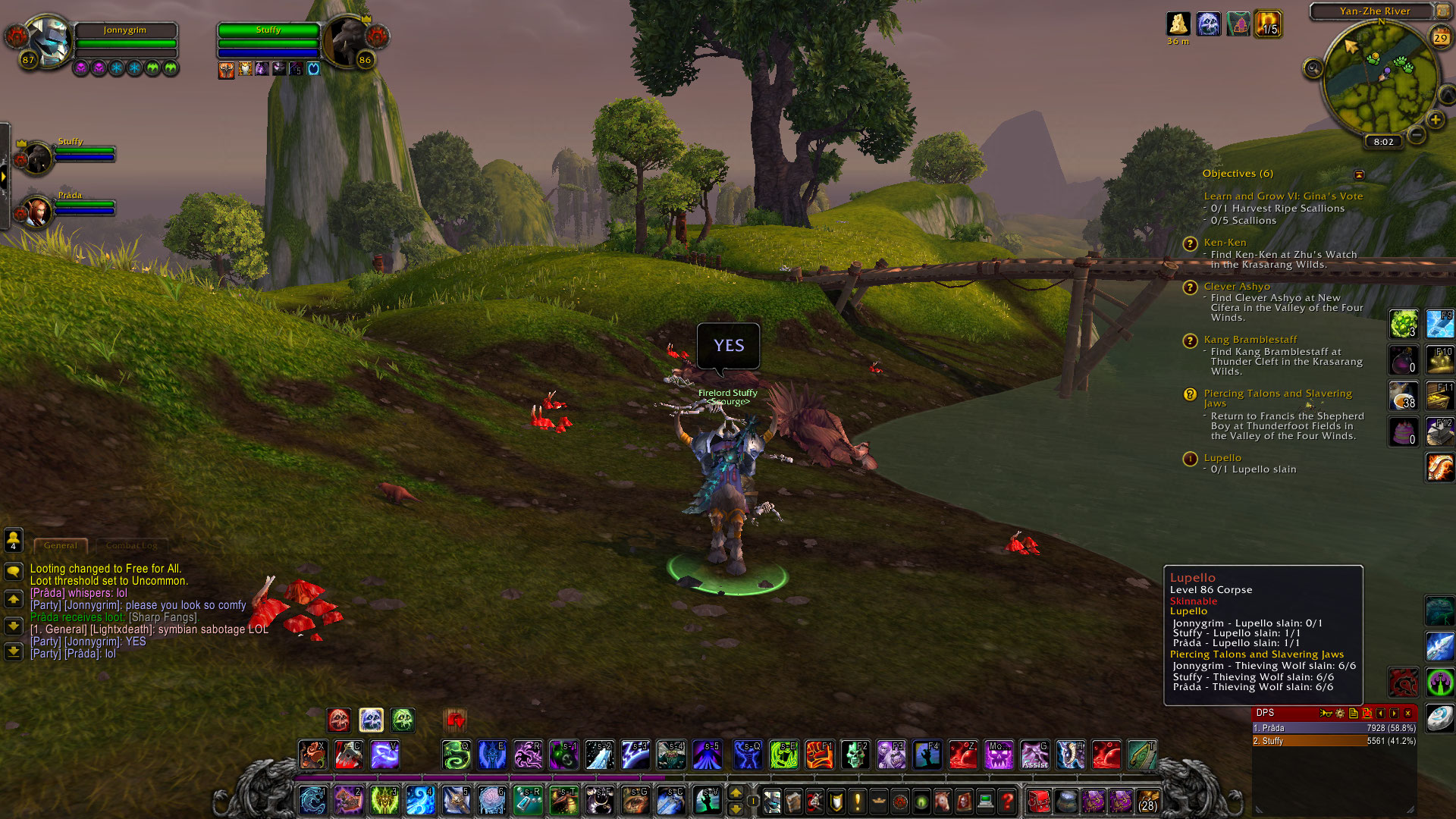
Task: Open the achievements shield icon in micro menu
Action: point(836,800)
